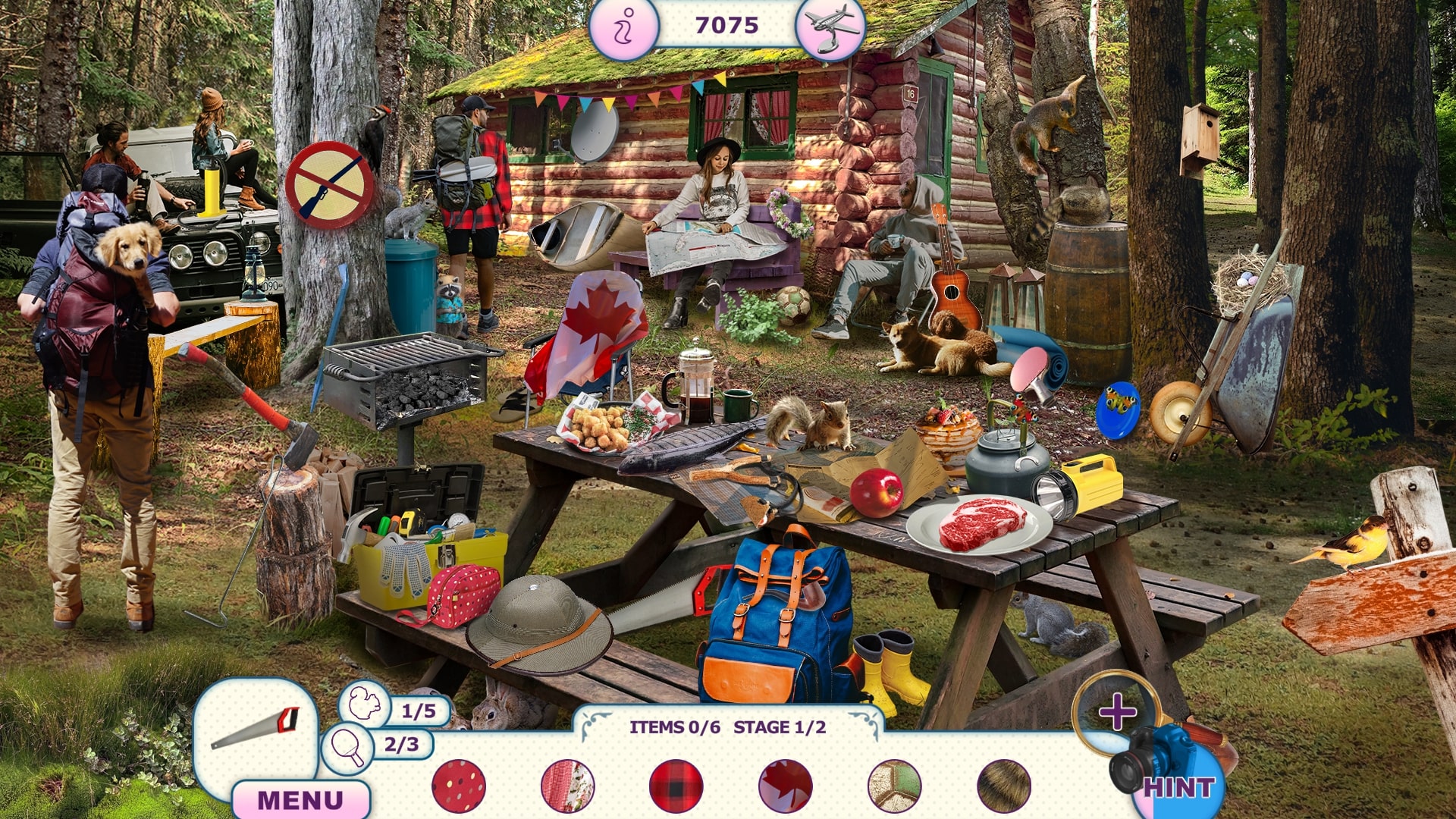This screenshot has height=819, width=1456.
Task: Click the squirrel collectible counter icon
Action: click(x=364, y=704)
